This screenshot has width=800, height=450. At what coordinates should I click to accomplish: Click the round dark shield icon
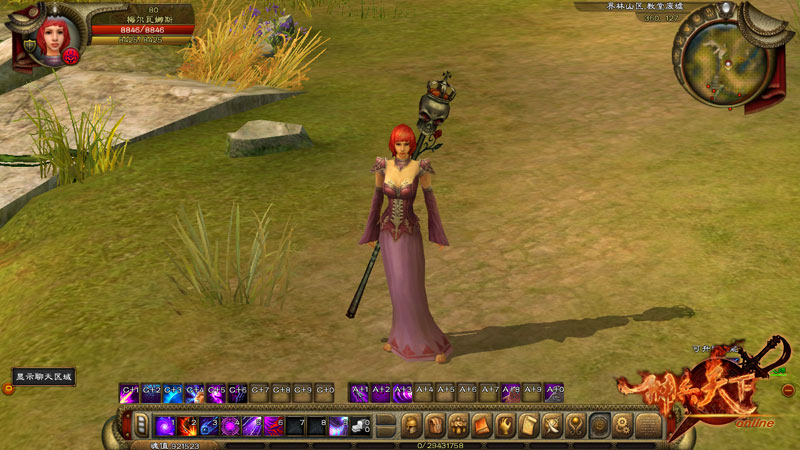point(600,425)
